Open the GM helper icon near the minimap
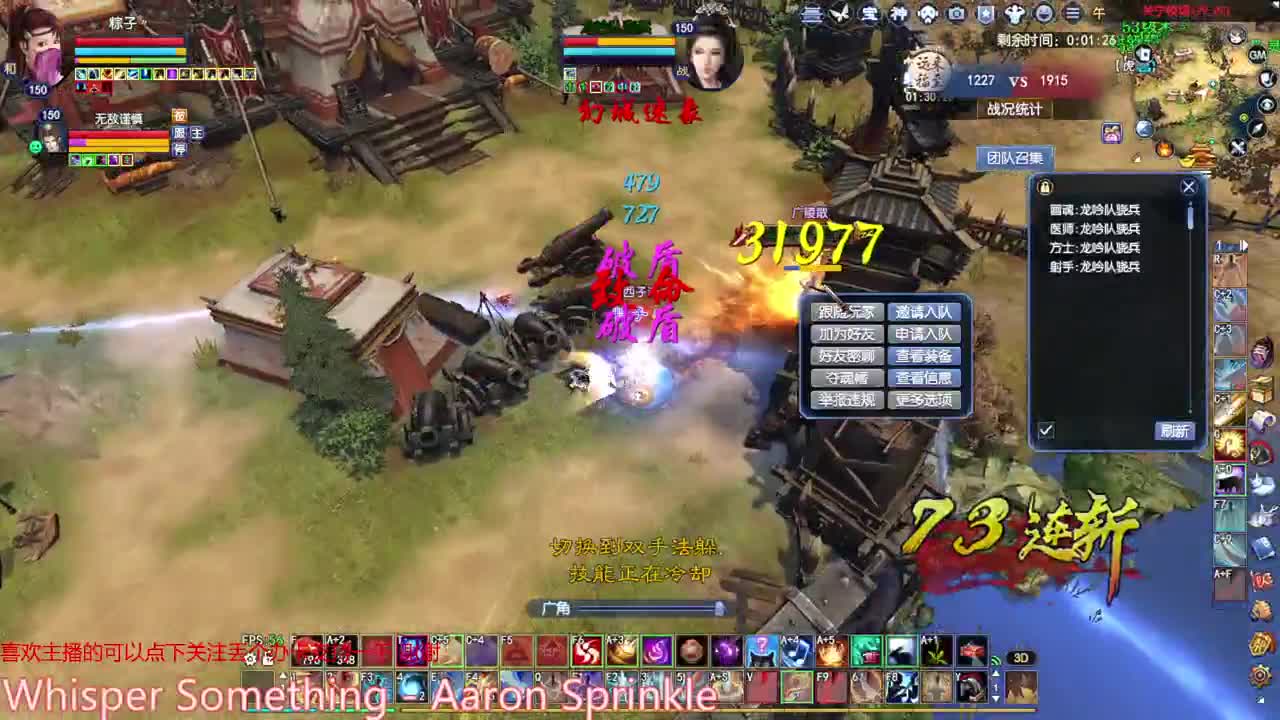This screenshot has height=720, width=1280. (1256, 54)
